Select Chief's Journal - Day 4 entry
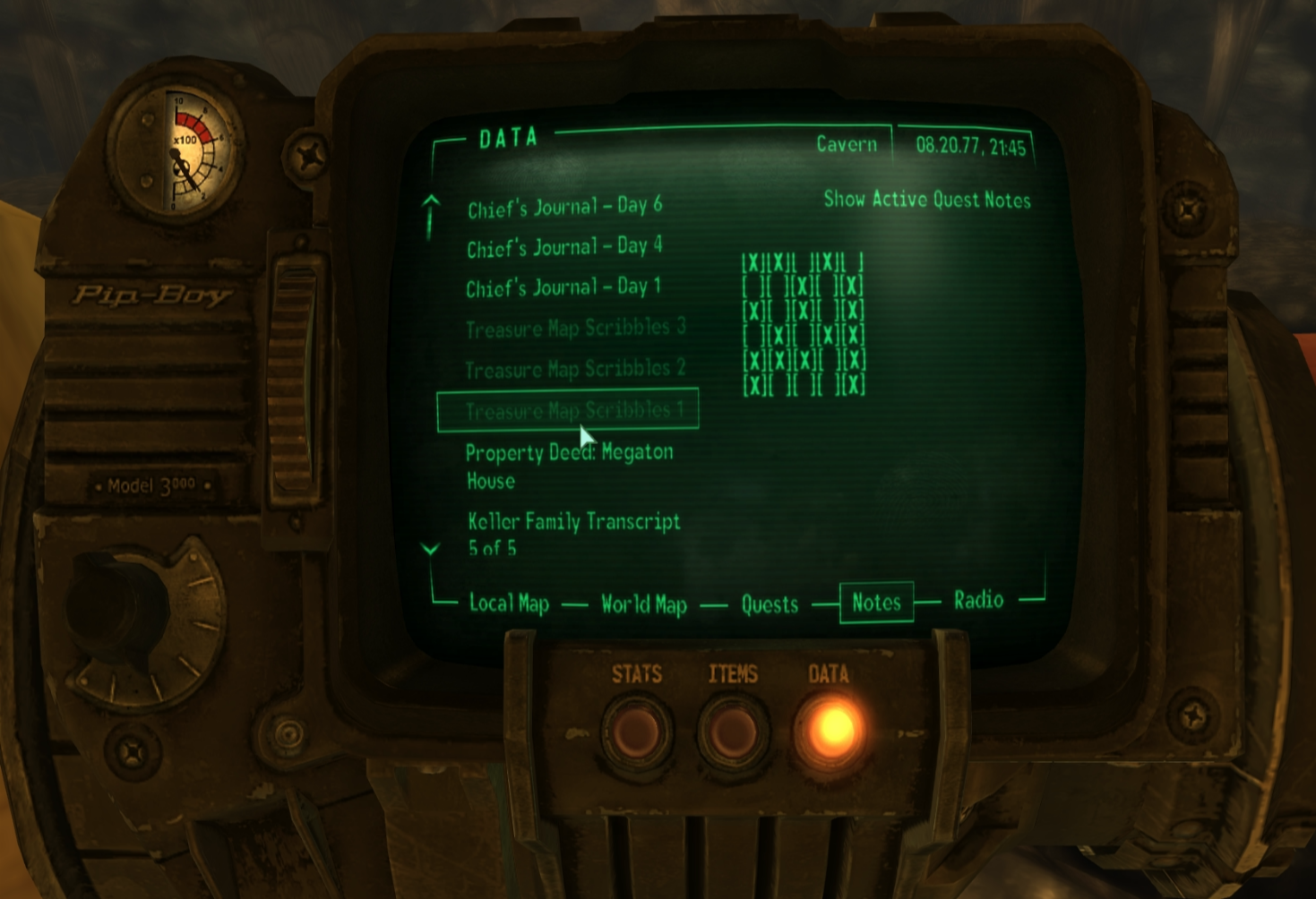The height and width of the screenshot is (899, 1316). 564,247
